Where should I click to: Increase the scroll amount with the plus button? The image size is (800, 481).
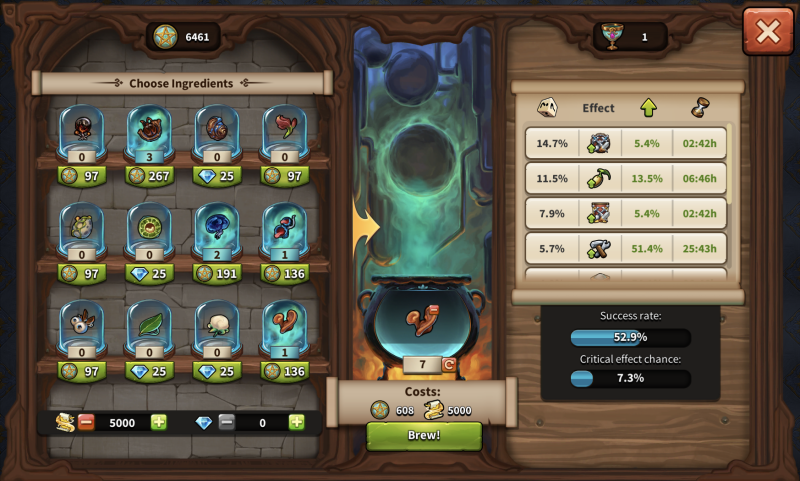(159, 422)
